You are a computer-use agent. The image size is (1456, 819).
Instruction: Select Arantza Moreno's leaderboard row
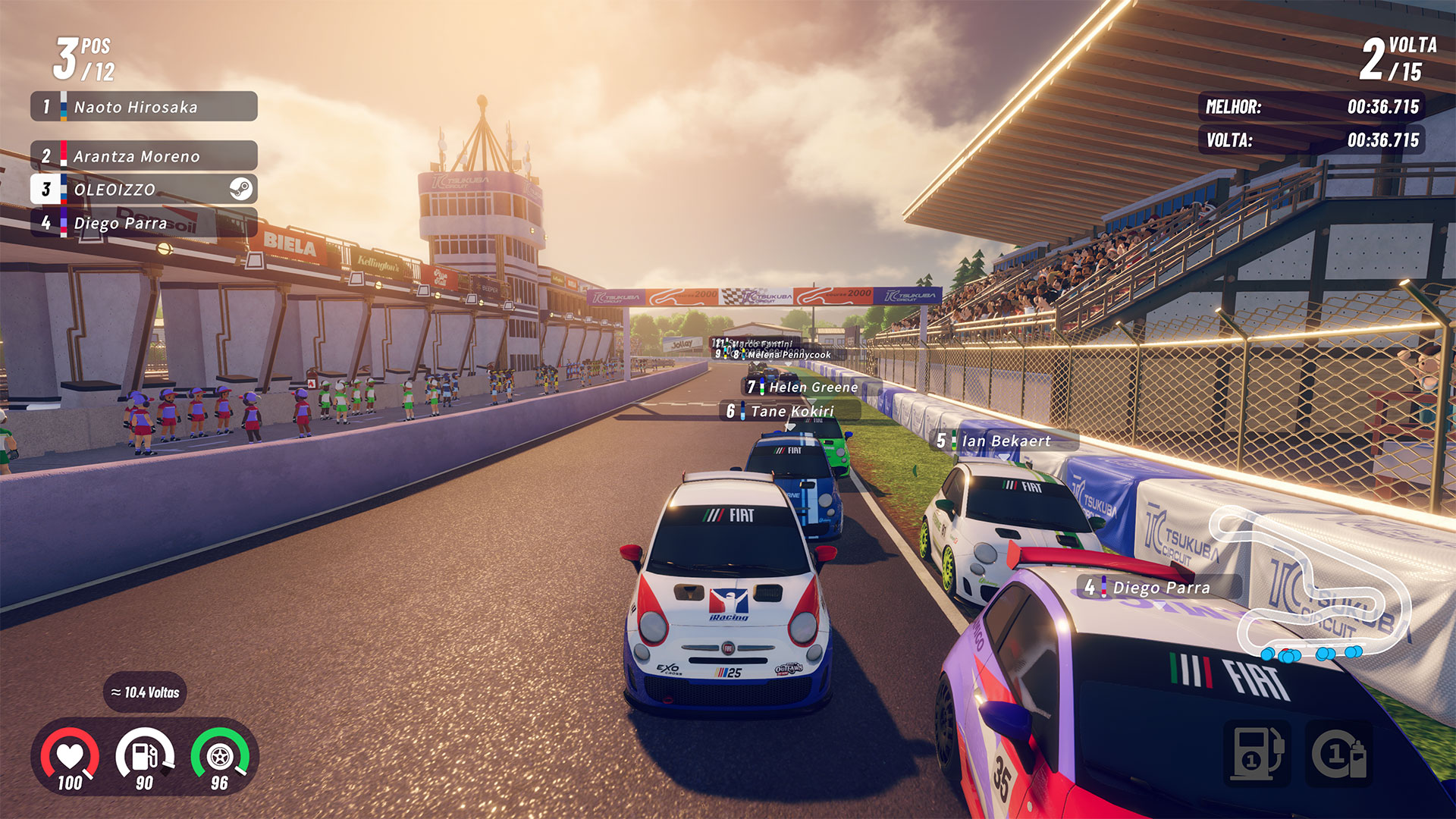pos(144,156)
